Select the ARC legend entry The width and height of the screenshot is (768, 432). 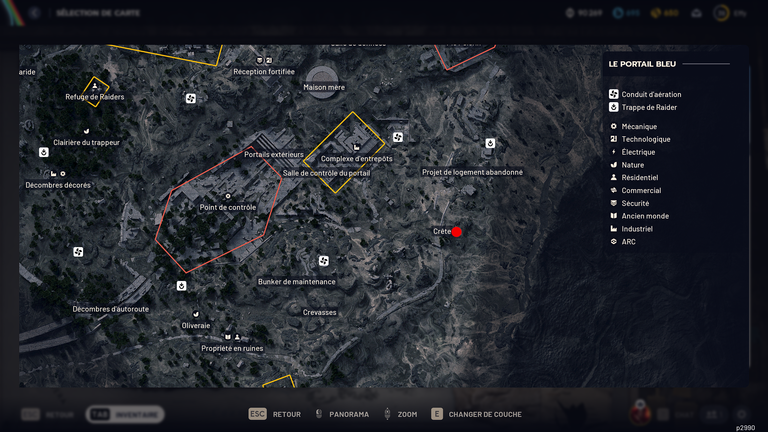(x=628, y=242)
